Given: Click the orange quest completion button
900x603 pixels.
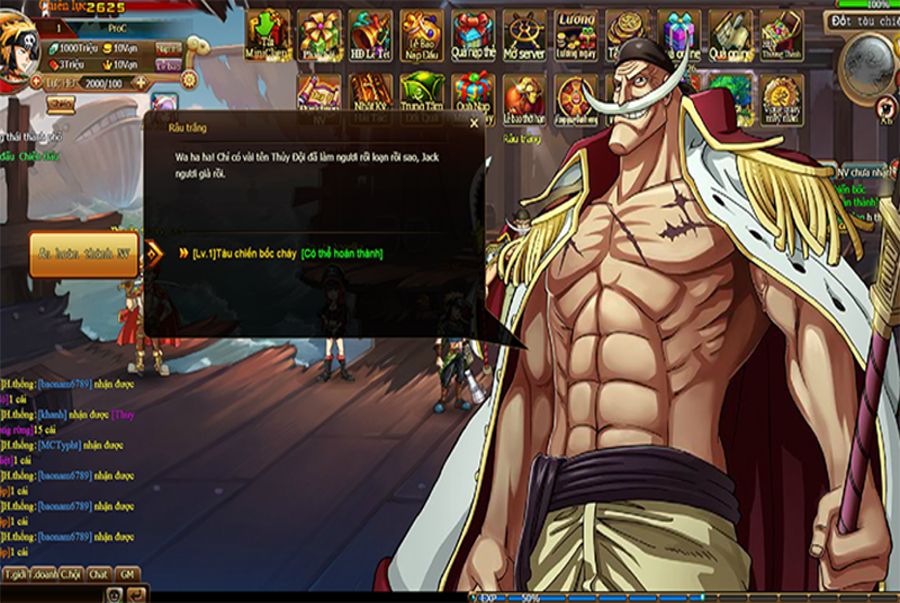Looking at the screenshot, I should [x=83, y=254].
